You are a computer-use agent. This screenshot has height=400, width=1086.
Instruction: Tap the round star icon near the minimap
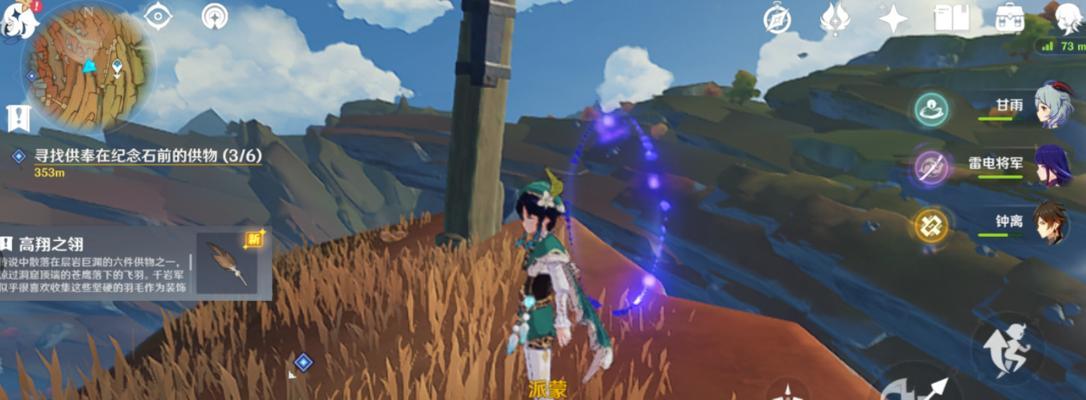(214, 16)
